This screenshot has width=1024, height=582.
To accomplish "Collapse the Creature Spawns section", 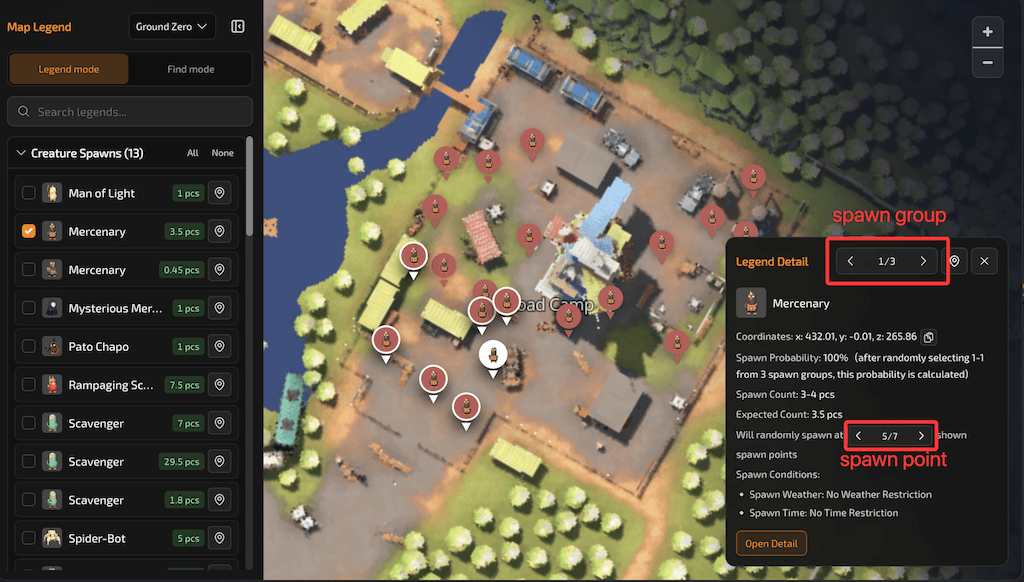I will pyautogui.click(x=20, y=153).
